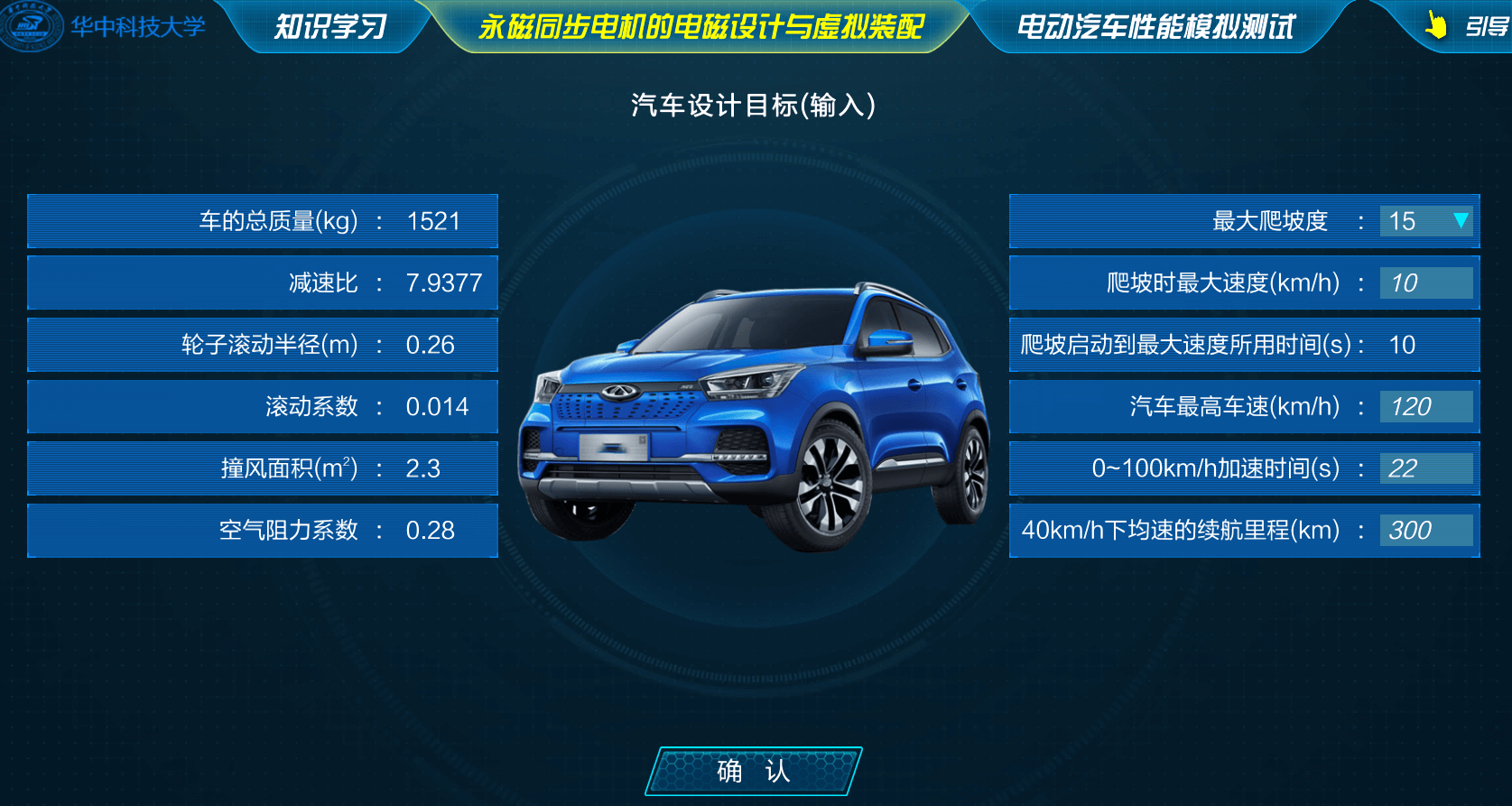Open the 电动汽车性能模拟测试 tab
The height and width of the screenshot is (806, 1512).
[1155, 27]
